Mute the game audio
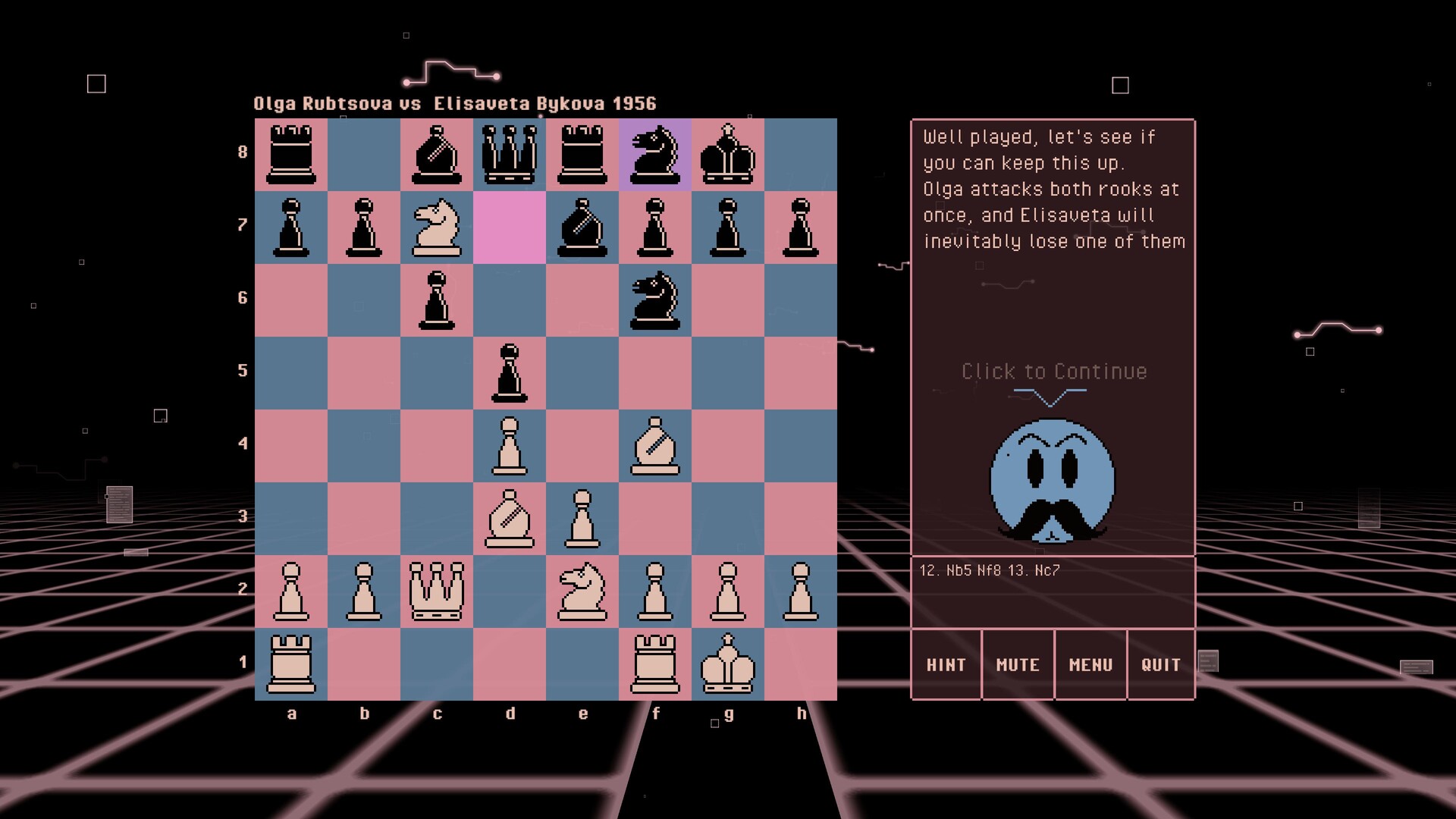This screenshot has height=819, width=1456. pos(1018,664)
